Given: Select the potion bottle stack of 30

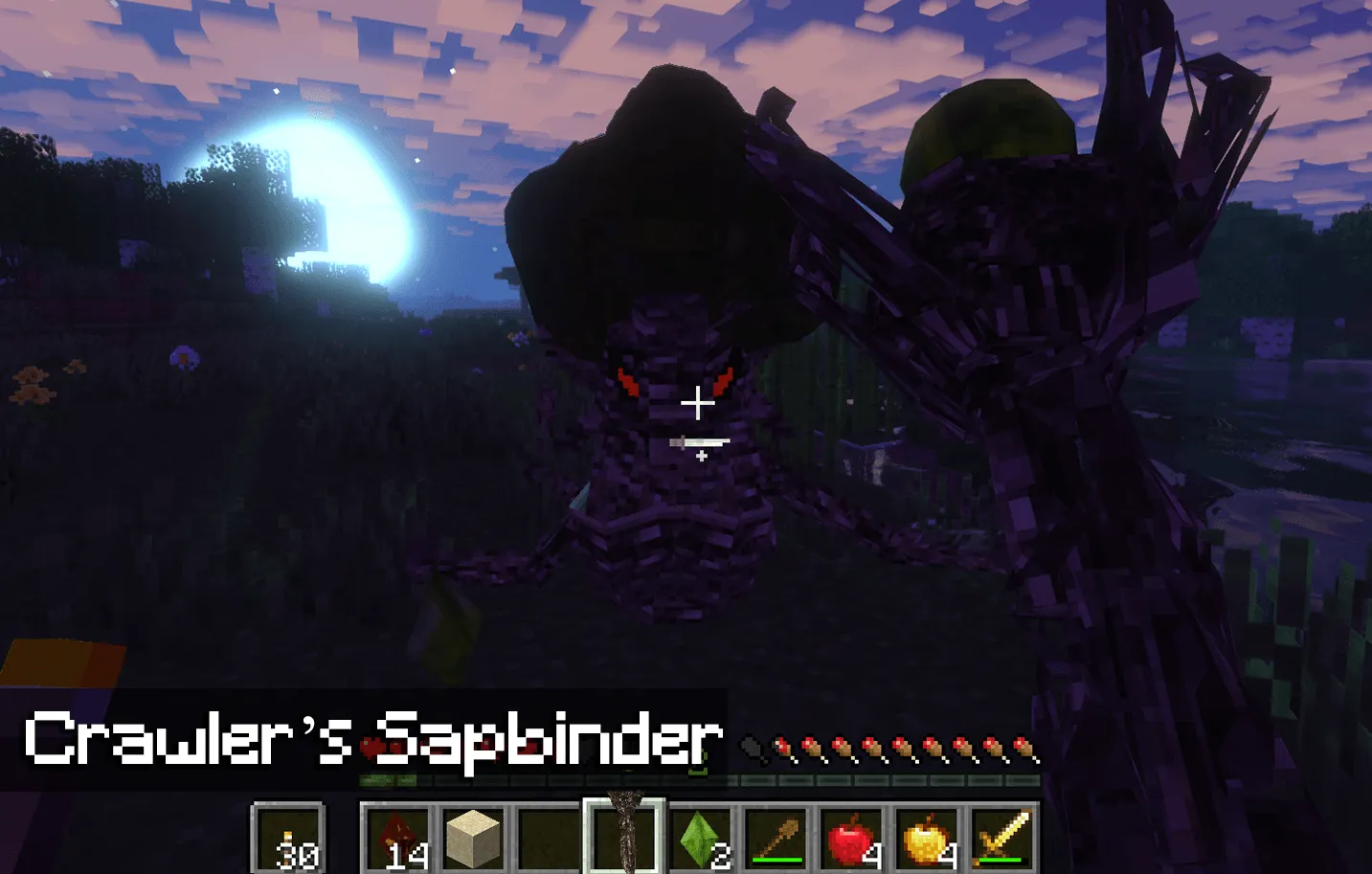Looking at the screenshot, I should tap(287, 838).
